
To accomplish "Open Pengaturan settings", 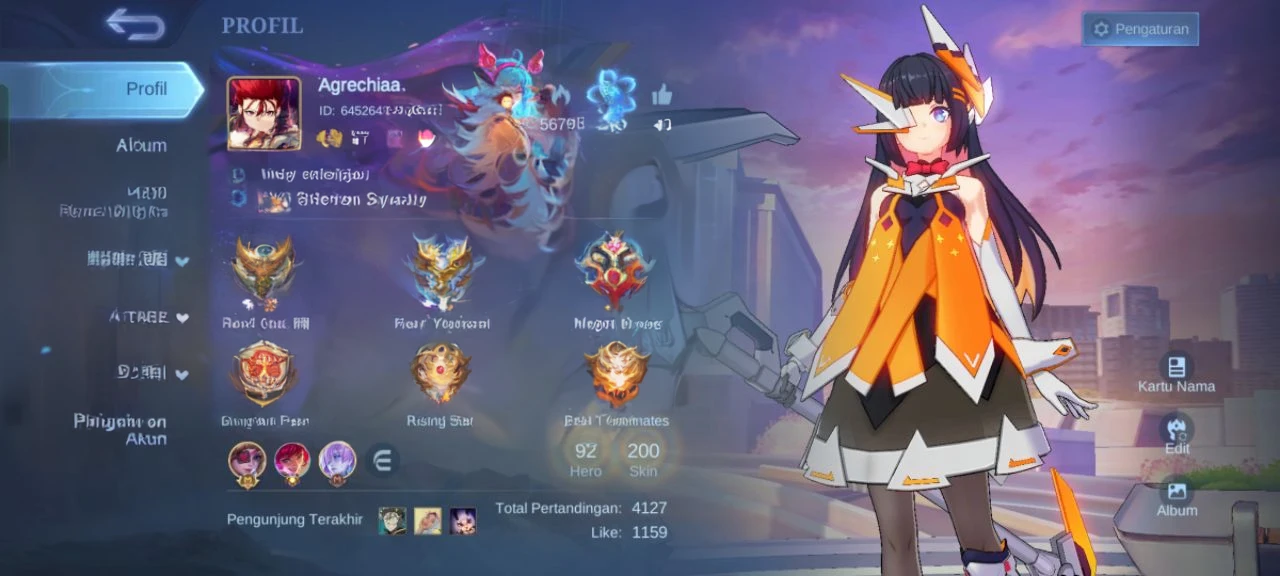I will coord(1140,29).
